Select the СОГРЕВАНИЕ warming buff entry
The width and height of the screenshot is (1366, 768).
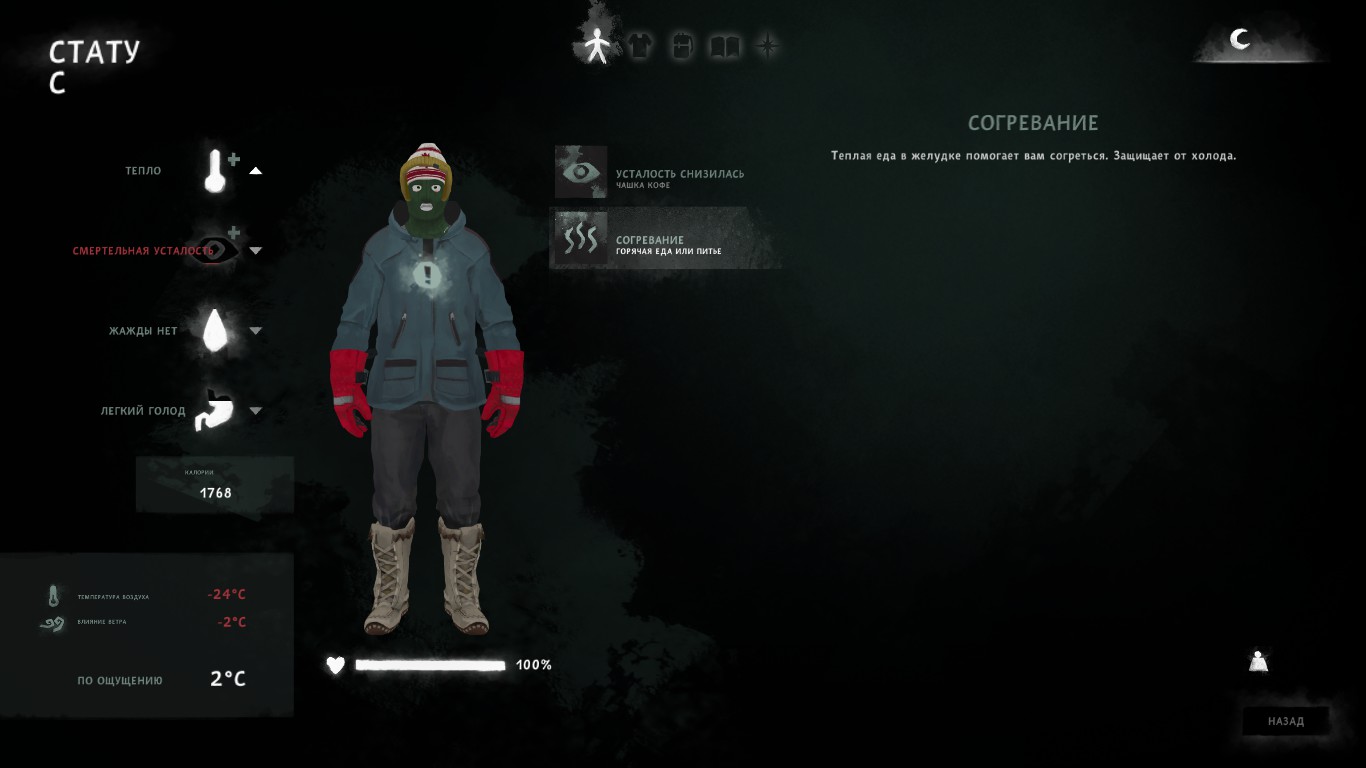pos(665,238)
